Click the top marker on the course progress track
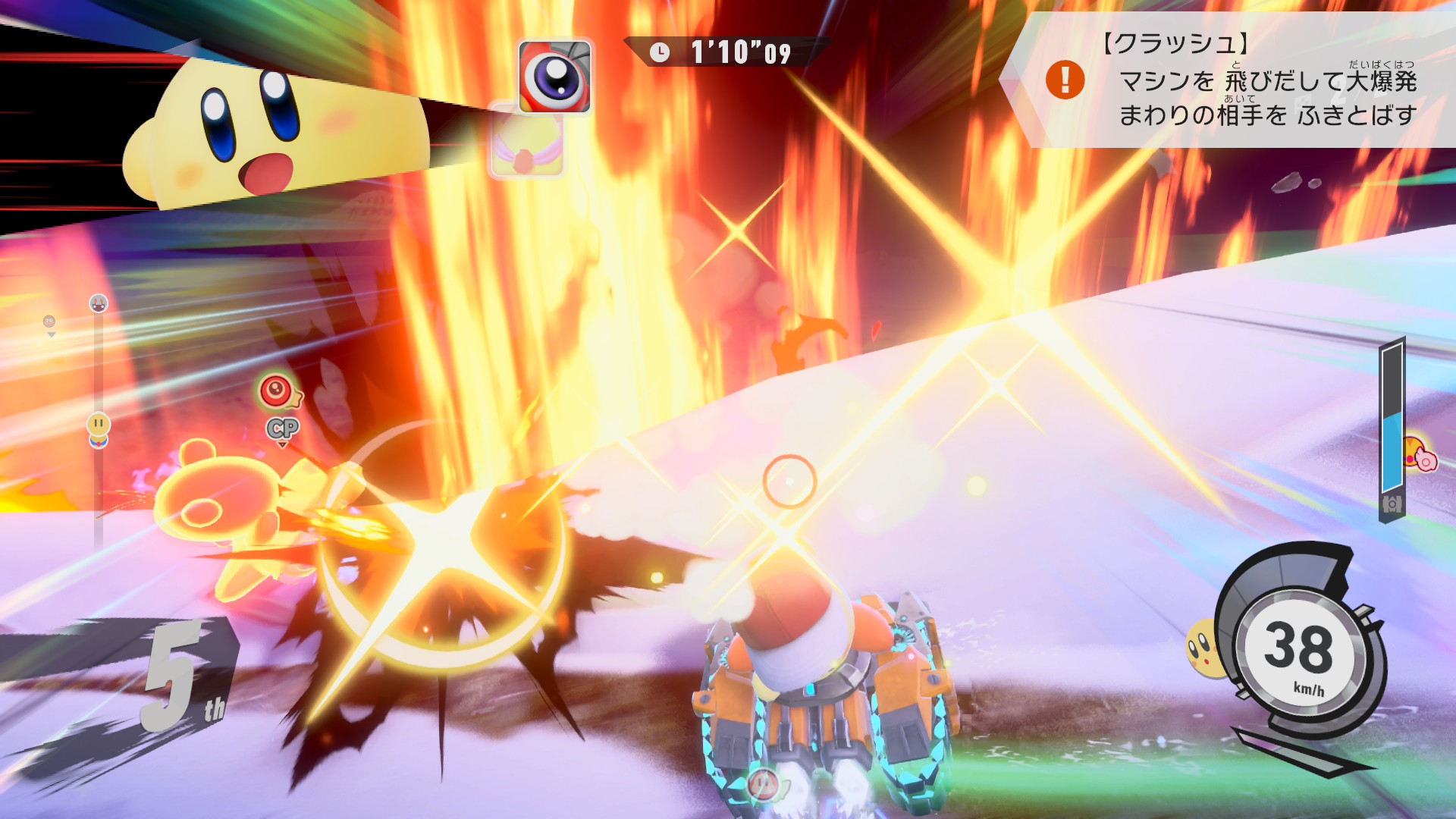 coord(99,304)
